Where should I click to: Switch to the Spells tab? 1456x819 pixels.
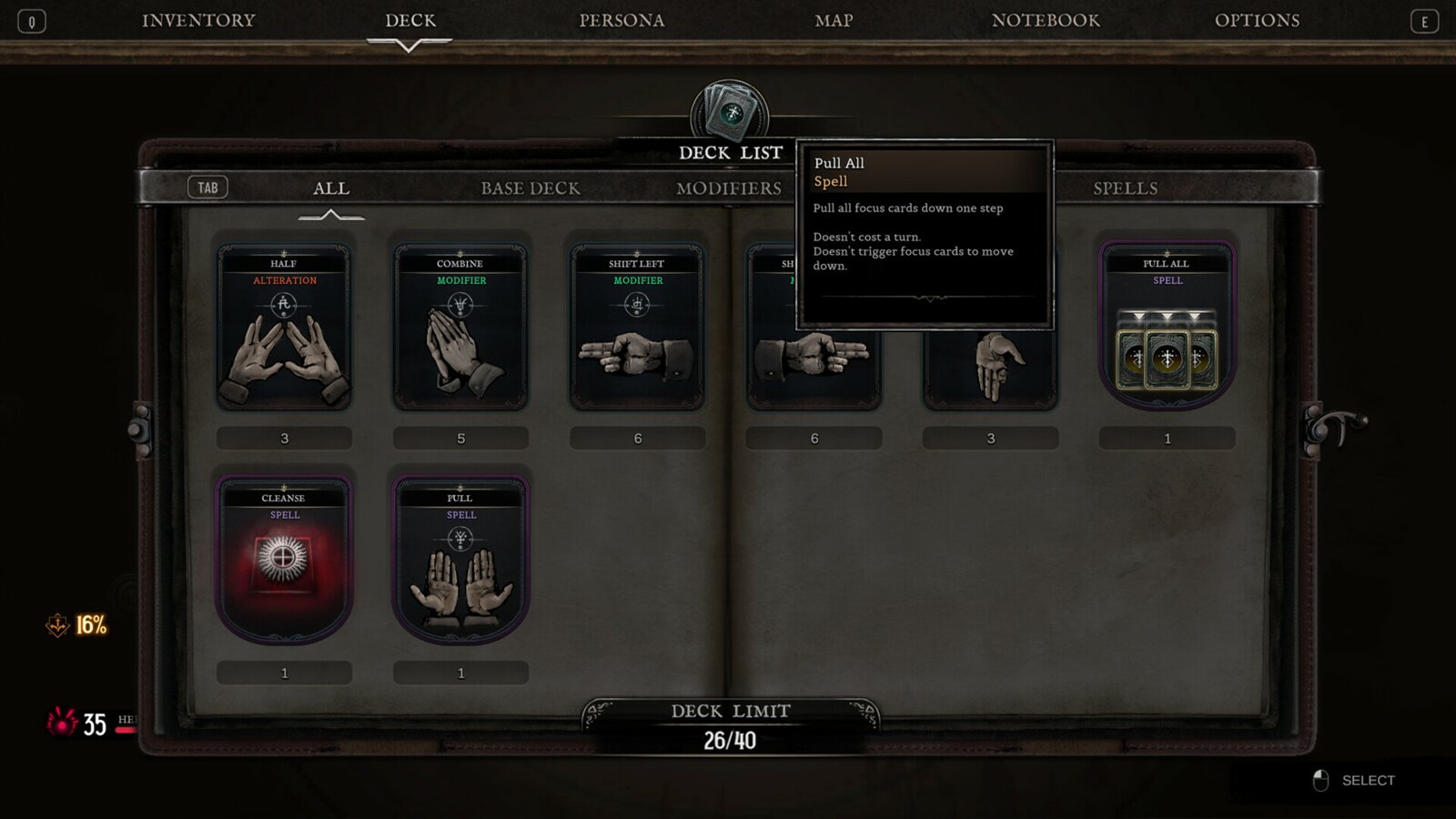1126,188
